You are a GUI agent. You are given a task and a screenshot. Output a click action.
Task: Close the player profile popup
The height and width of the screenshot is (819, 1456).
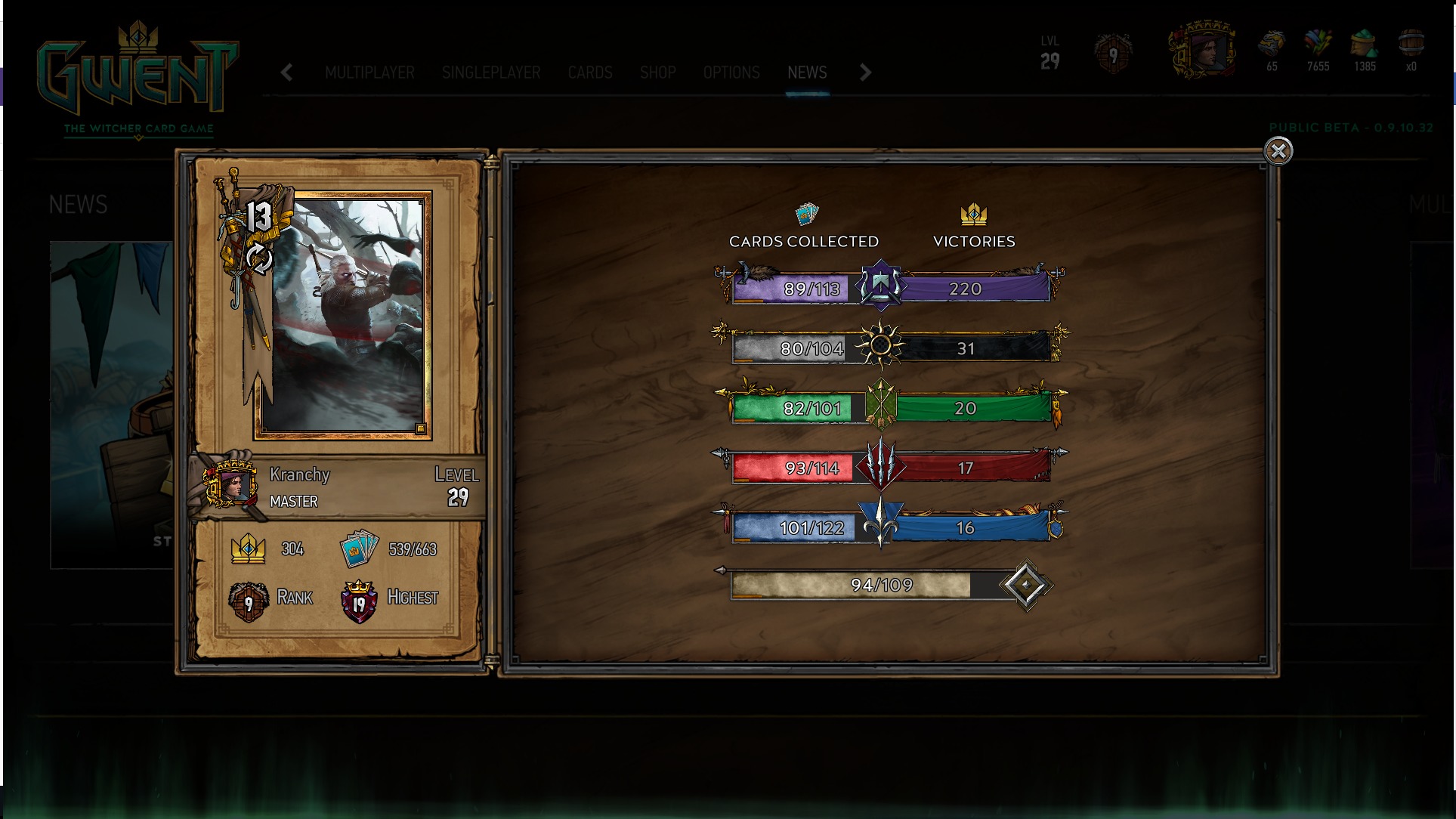coord(1278,151)
